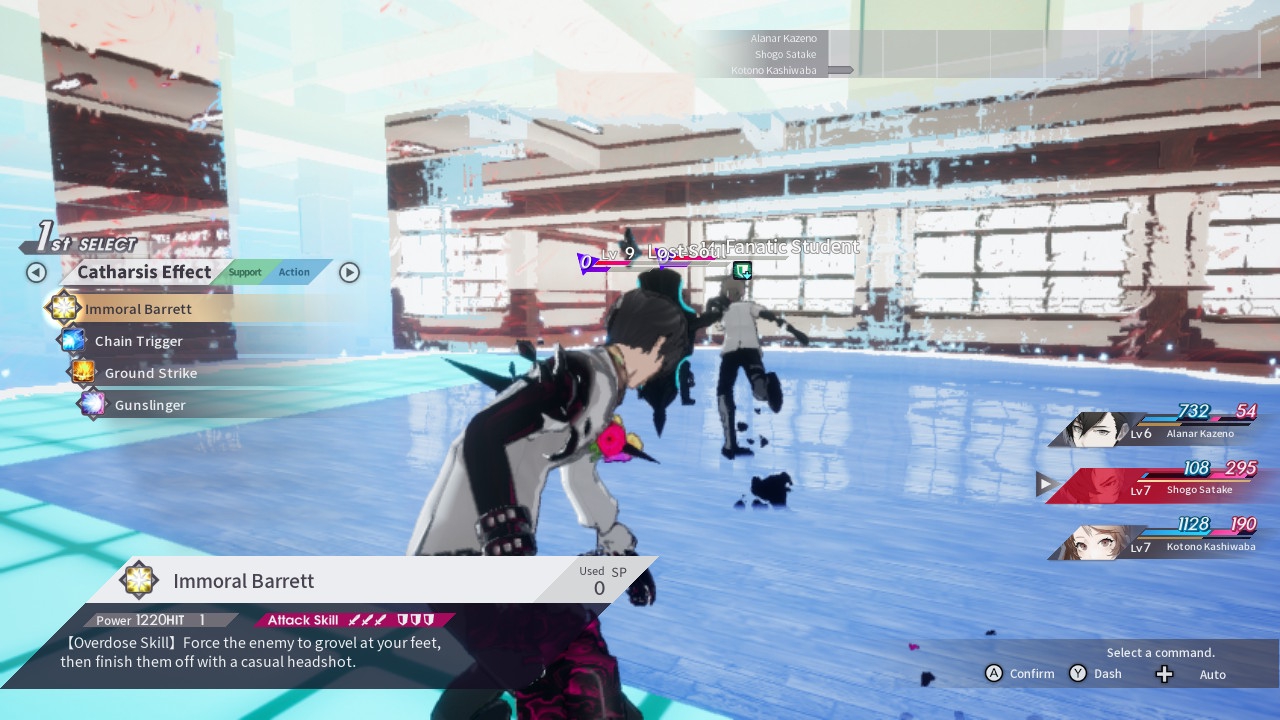Click the right arrow beside the Action tab
Viewport: 1280px width, 720px height.
[349, 272]
